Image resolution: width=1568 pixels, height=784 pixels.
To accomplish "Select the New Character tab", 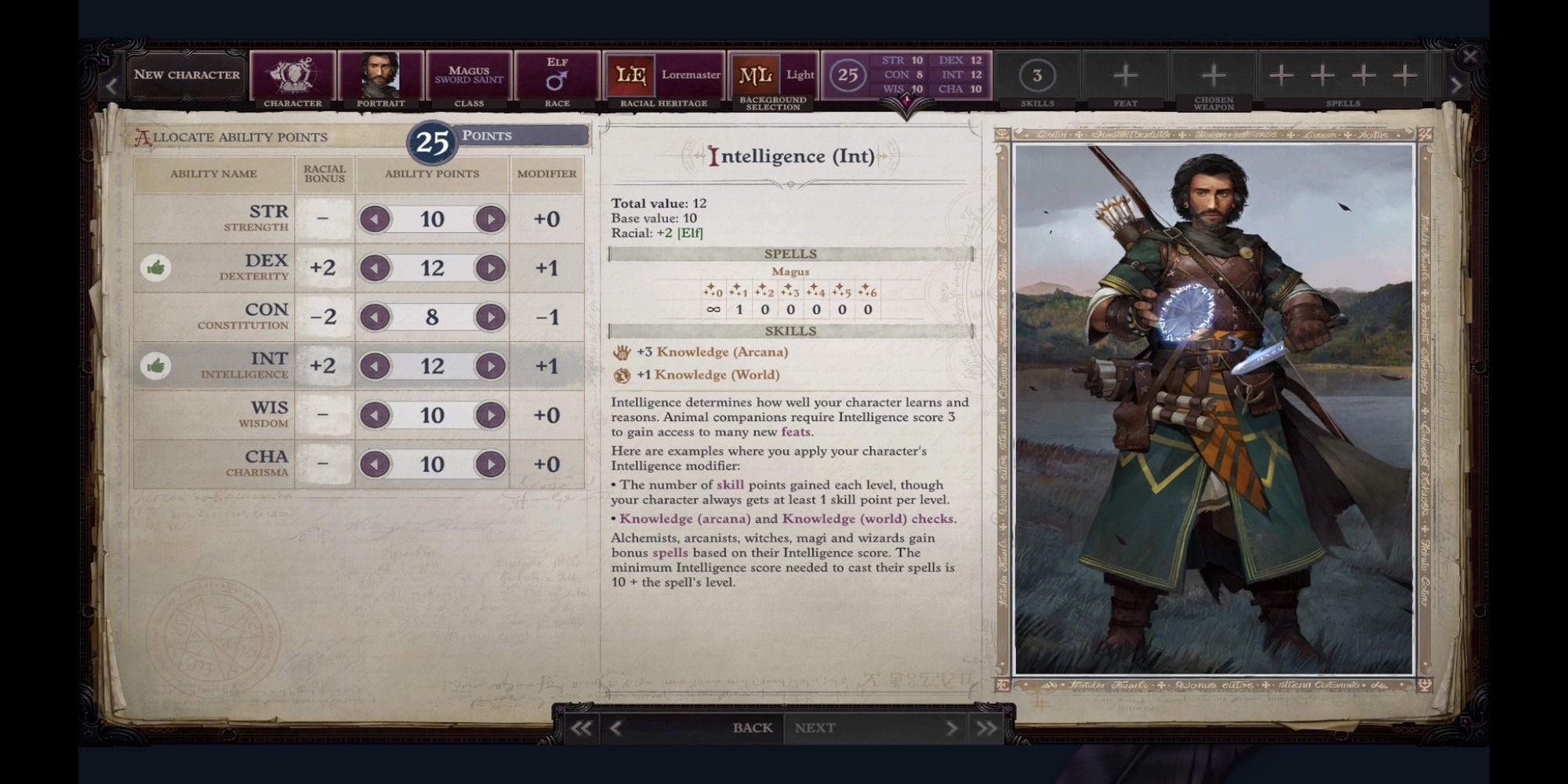I will tap(187, 74).
